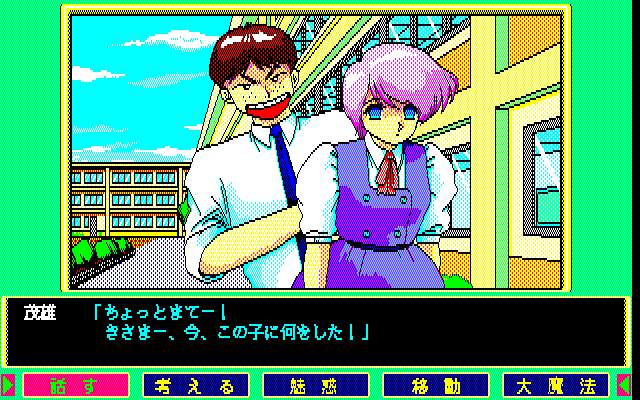This screenshot has width=640, height=400.
Task: Activate the 大魔法 (Great Magic) command
Action: [x=556, y=385]
